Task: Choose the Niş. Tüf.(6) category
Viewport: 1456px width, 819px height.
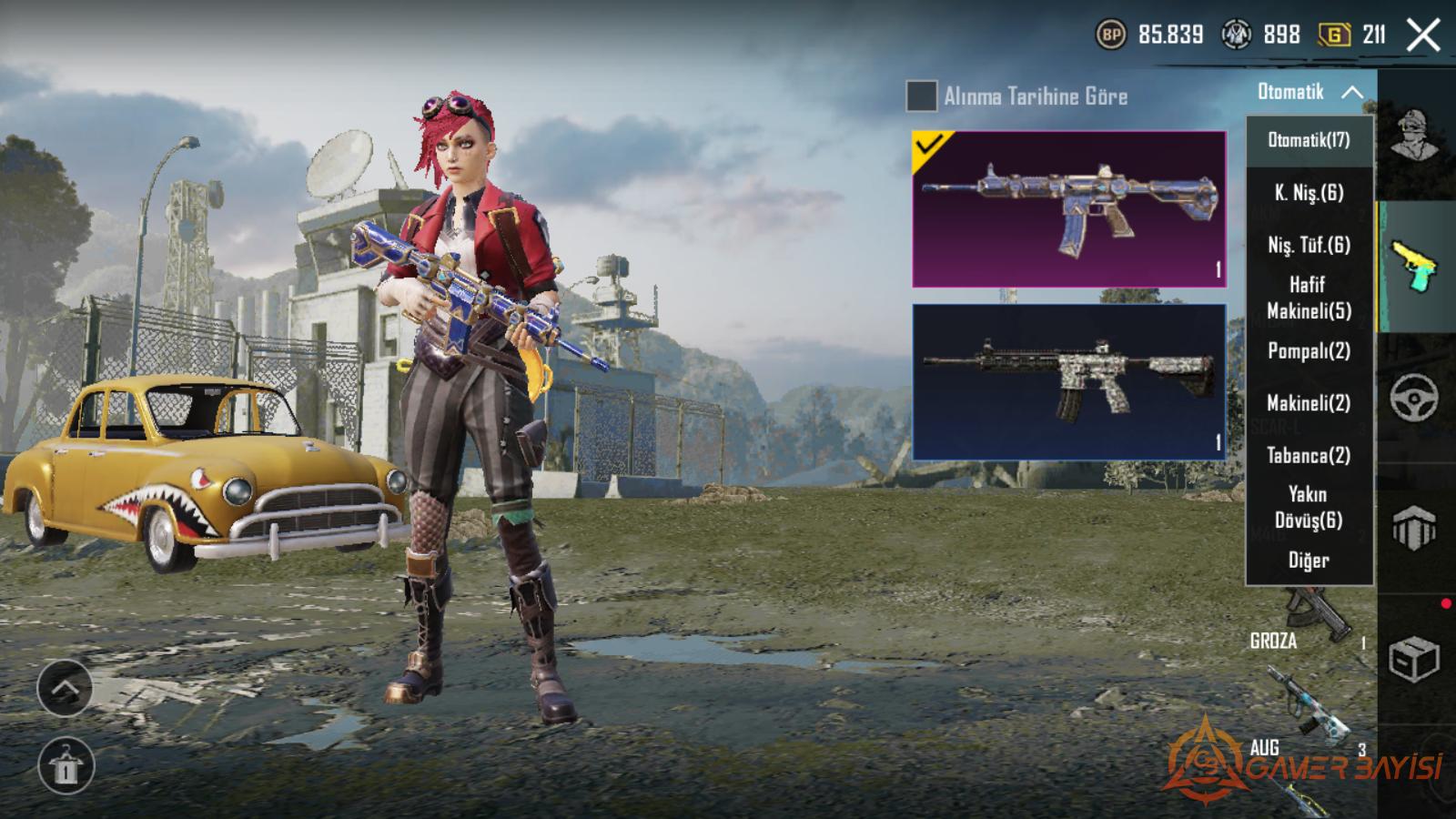Action: pyautogui.click(x=1309, y=246)
